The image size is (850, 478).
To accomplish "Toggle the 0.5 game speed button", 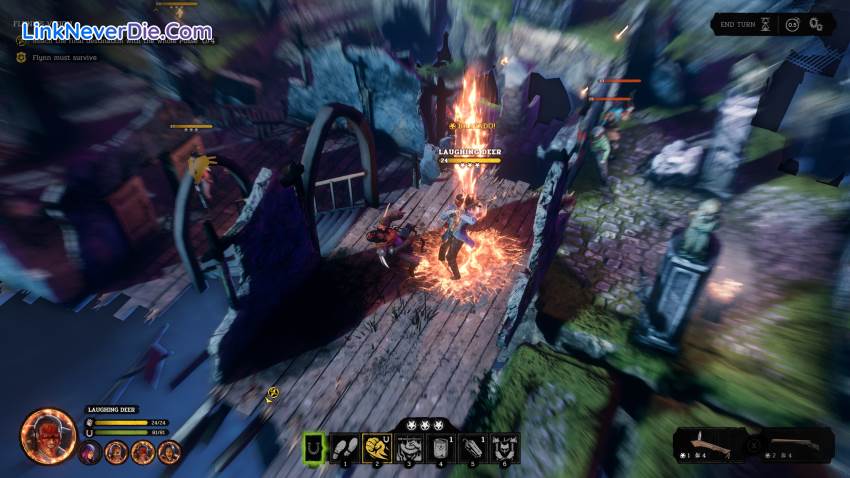I will (x=793, y=24).
